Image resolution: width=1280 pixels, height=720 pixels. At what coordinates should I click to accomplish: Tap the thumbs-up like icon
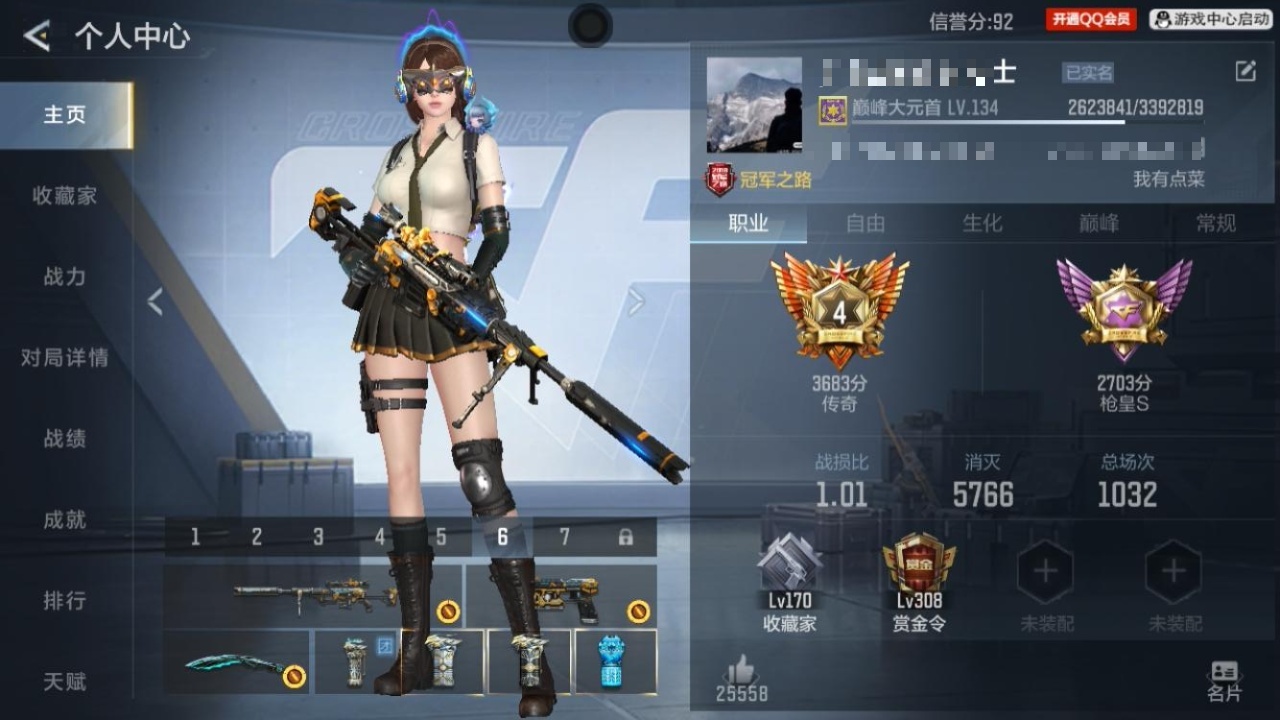coord(741,670)
